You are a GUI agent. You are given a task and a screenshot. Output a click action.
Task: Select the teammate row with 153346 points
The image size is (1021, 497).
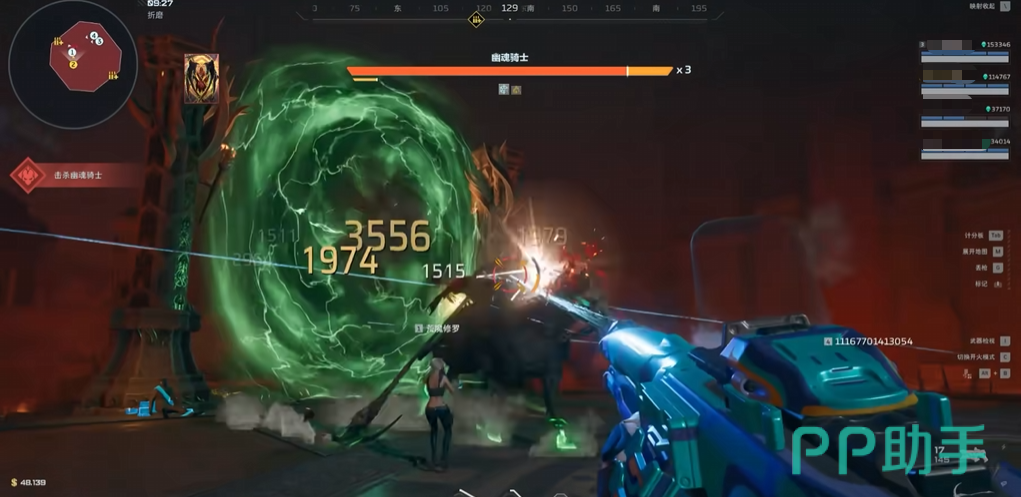[x=965, y=50]
